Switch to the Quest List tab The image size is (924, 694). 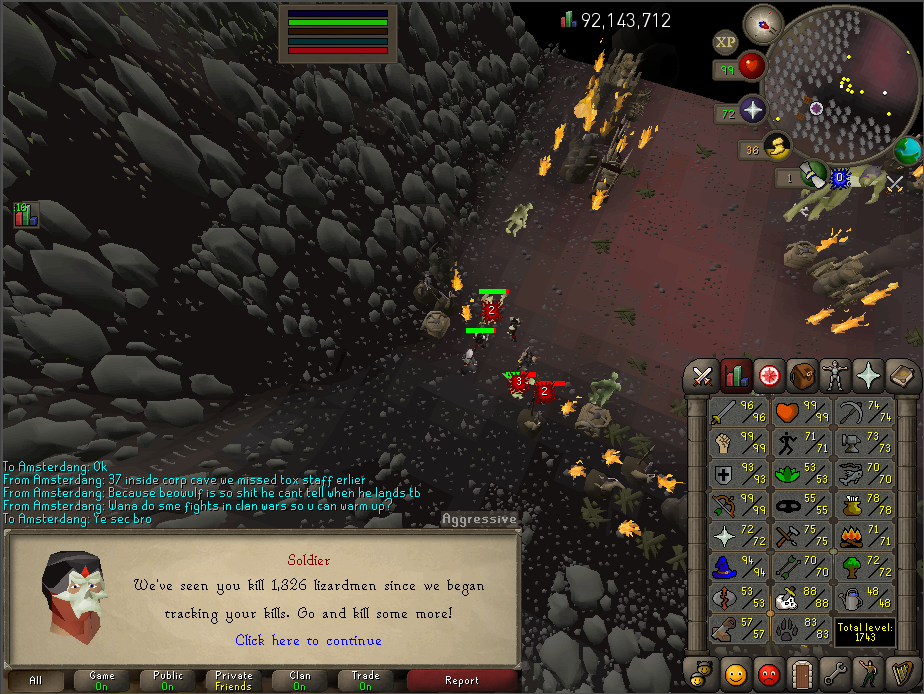tap(768, 376)
